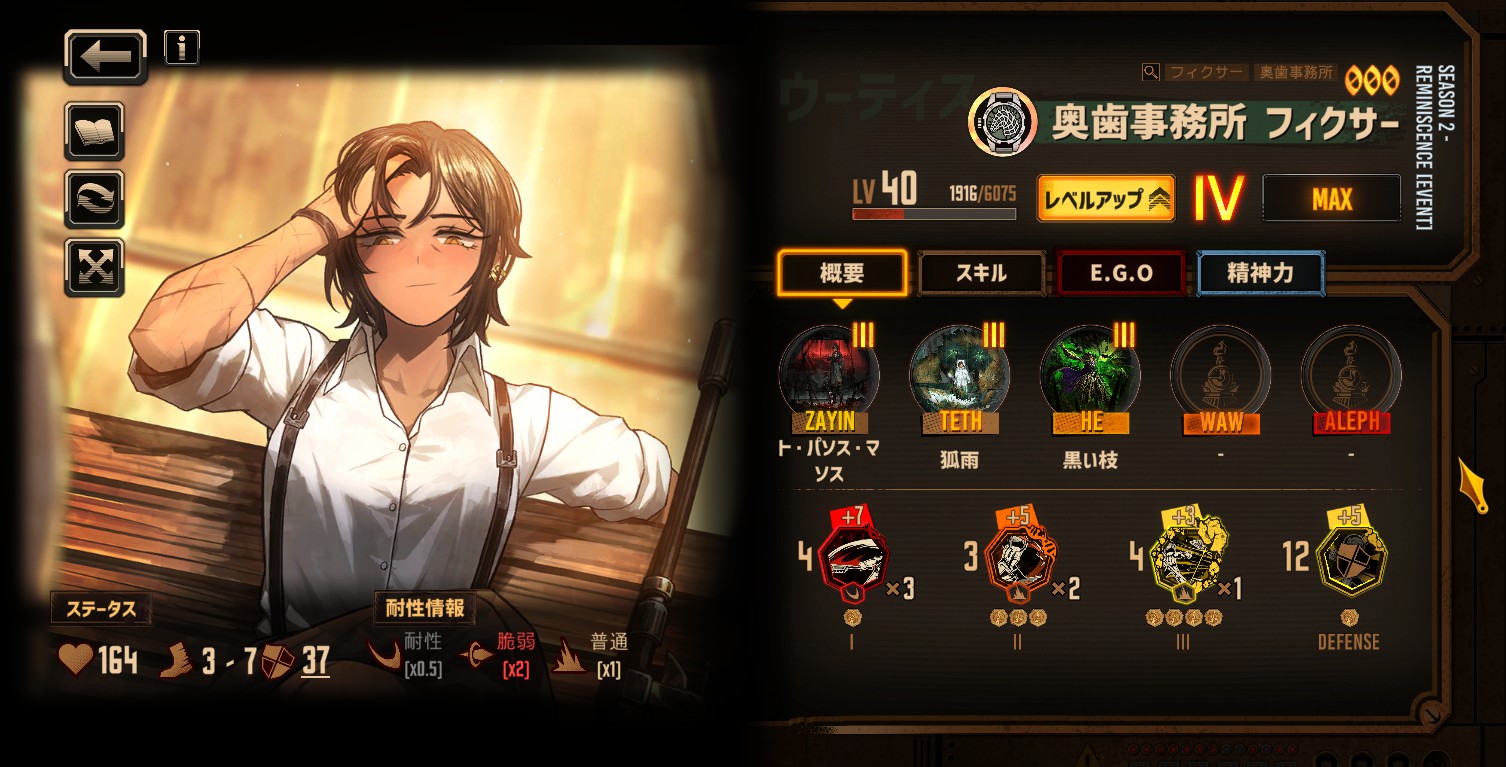Click the レベルアップ level up button
This screenshot has width=1506, height=767.
(1105, 198)
